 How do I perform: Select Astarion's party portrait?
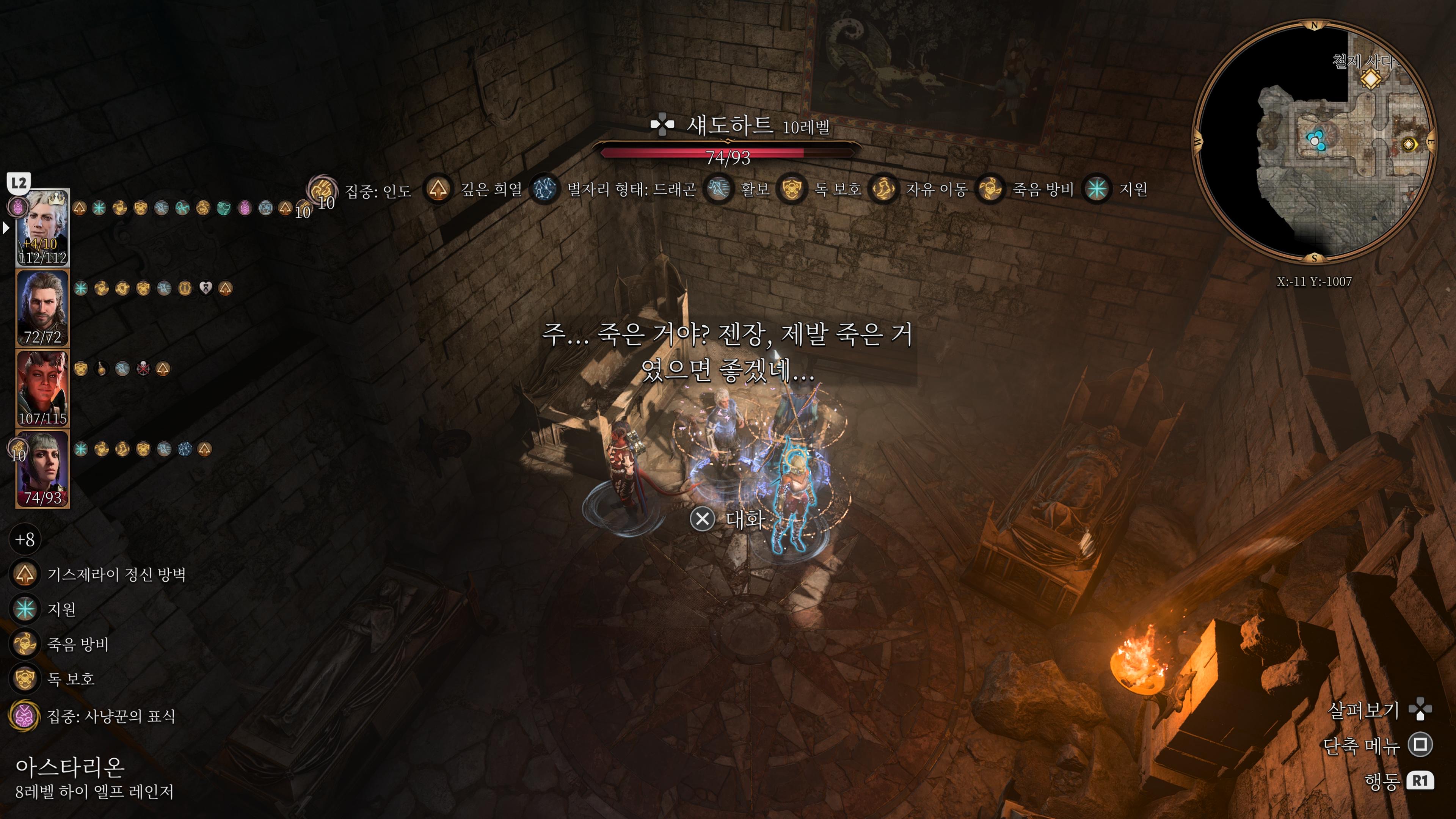[42, 227]
